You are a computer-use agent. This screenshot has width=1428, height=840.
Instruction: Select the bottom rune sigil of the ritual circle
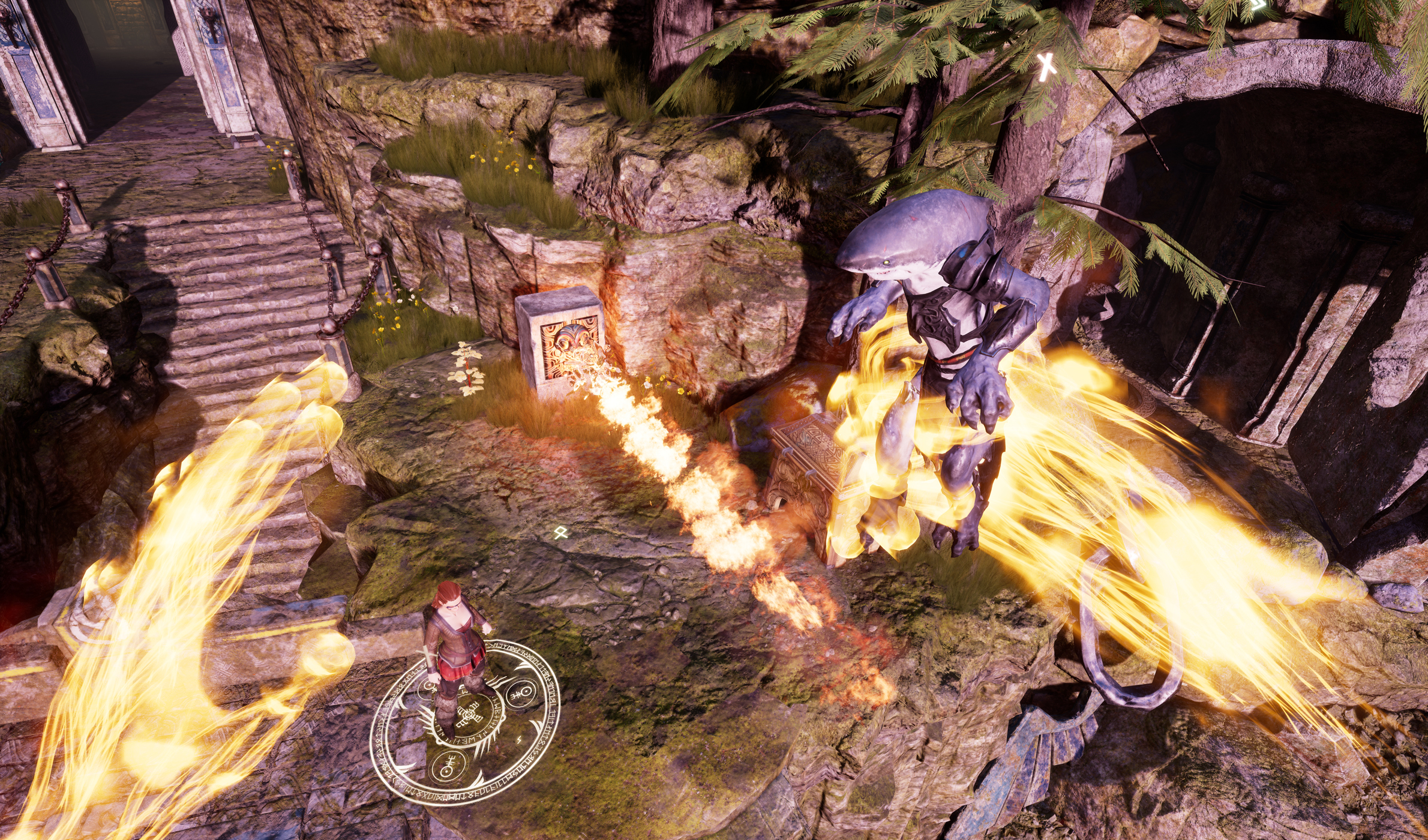click(448, 766)
